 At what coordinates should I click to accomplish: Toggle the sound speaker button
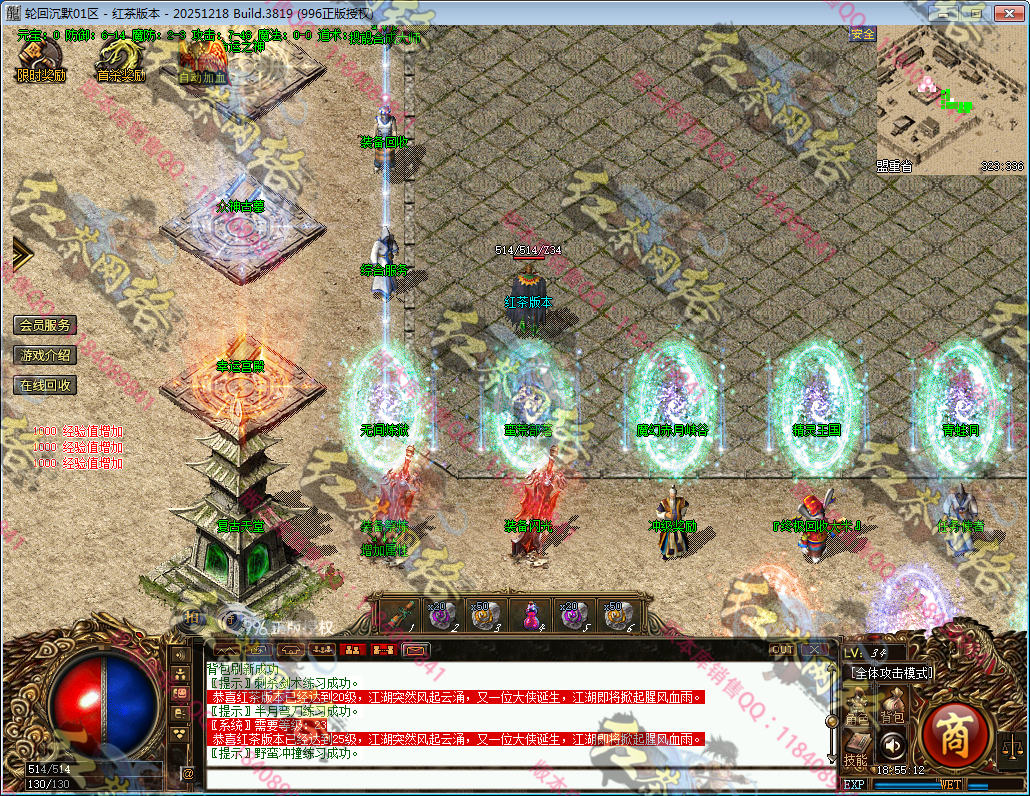coord(892,745)
